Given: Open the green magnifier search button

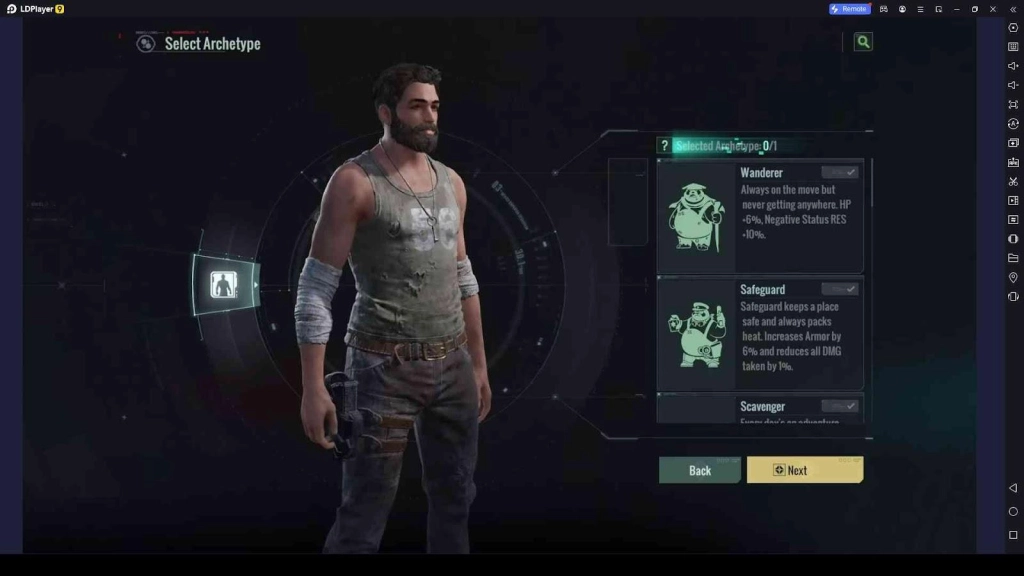Looking at the screenshot, I should point(863,42).
